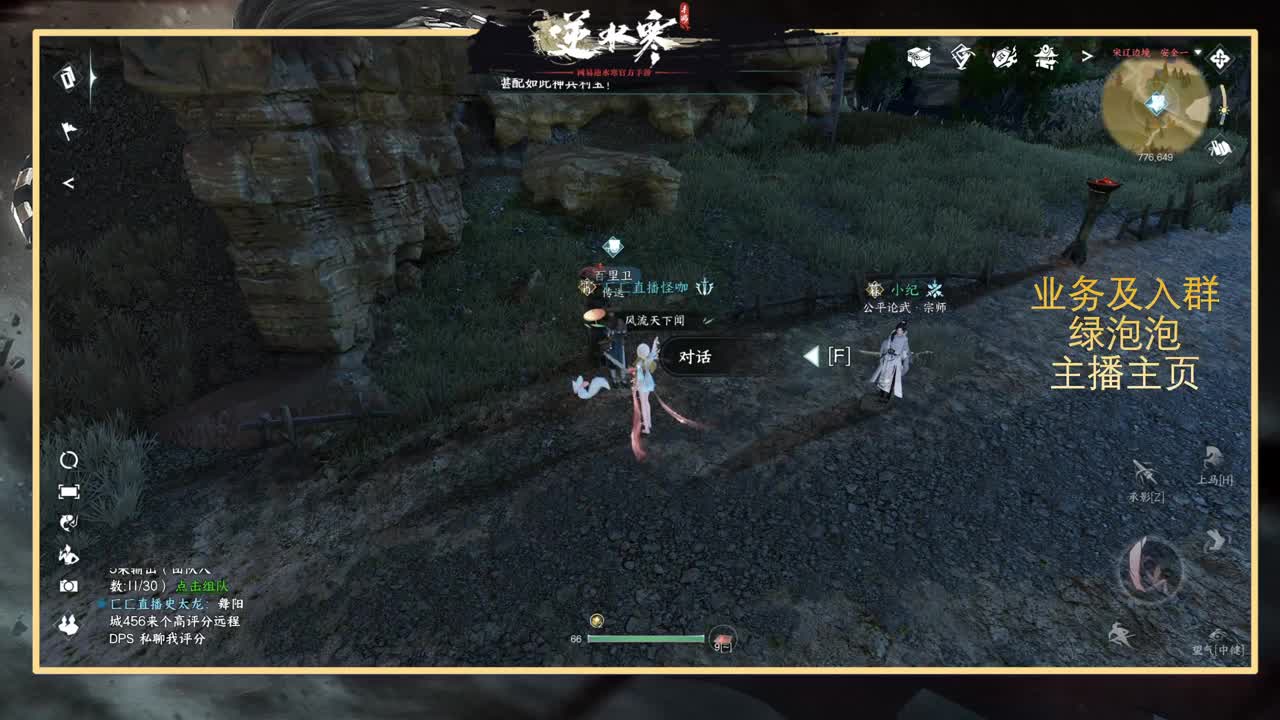Click the circular reset icon in left sidebar
Screen dimensions: 1280x720
[x=68, y=461]
